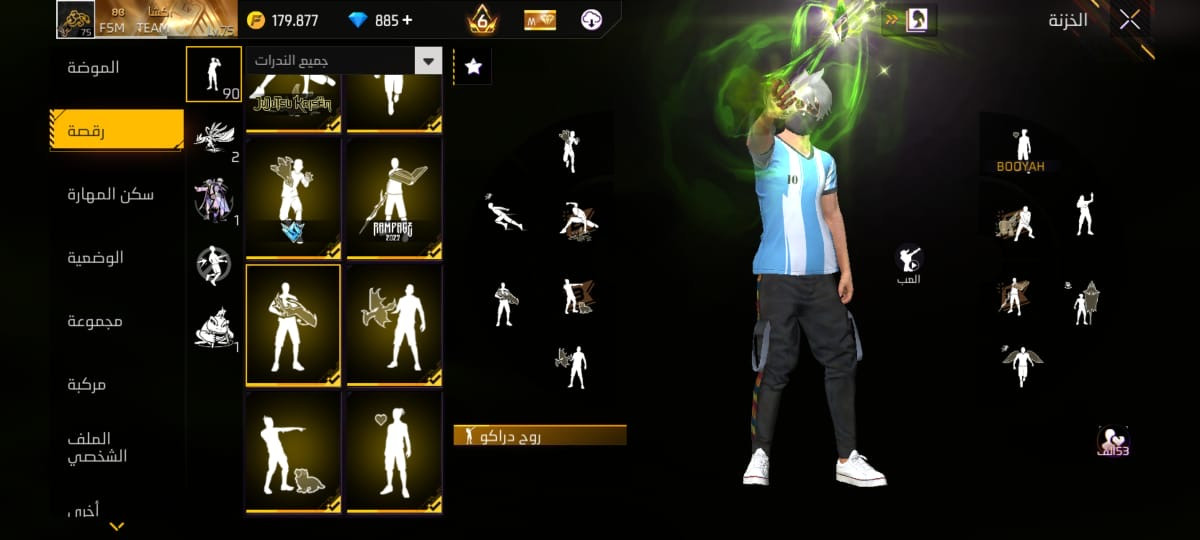Select the winged angel emote wheel slot
Screen dimensions: 1200x540
(1021, 366)
